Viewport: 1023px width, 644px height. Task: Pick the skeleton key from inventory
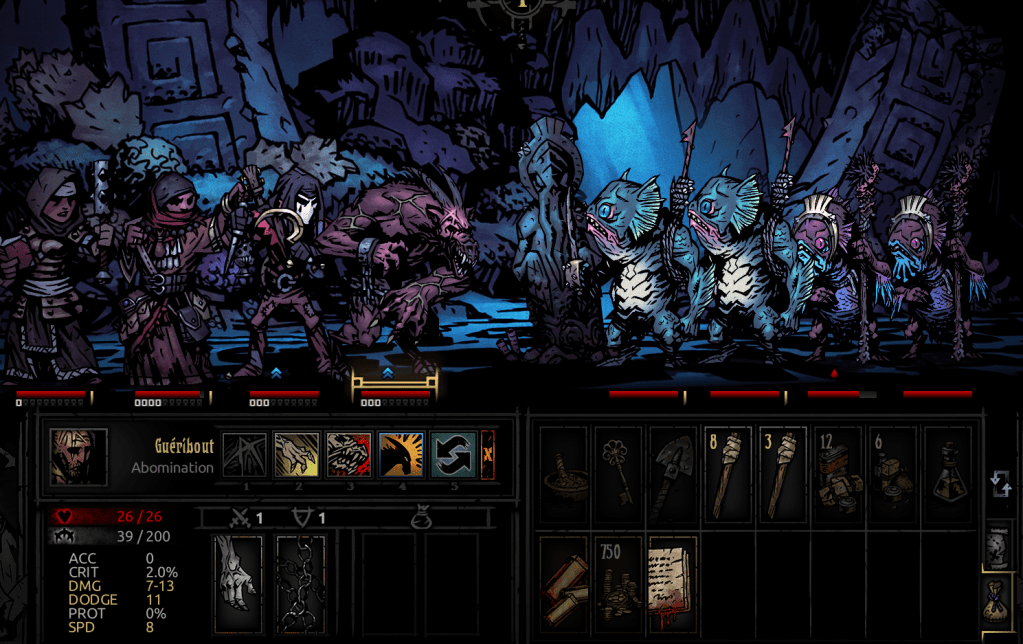(x=619, y=475)
